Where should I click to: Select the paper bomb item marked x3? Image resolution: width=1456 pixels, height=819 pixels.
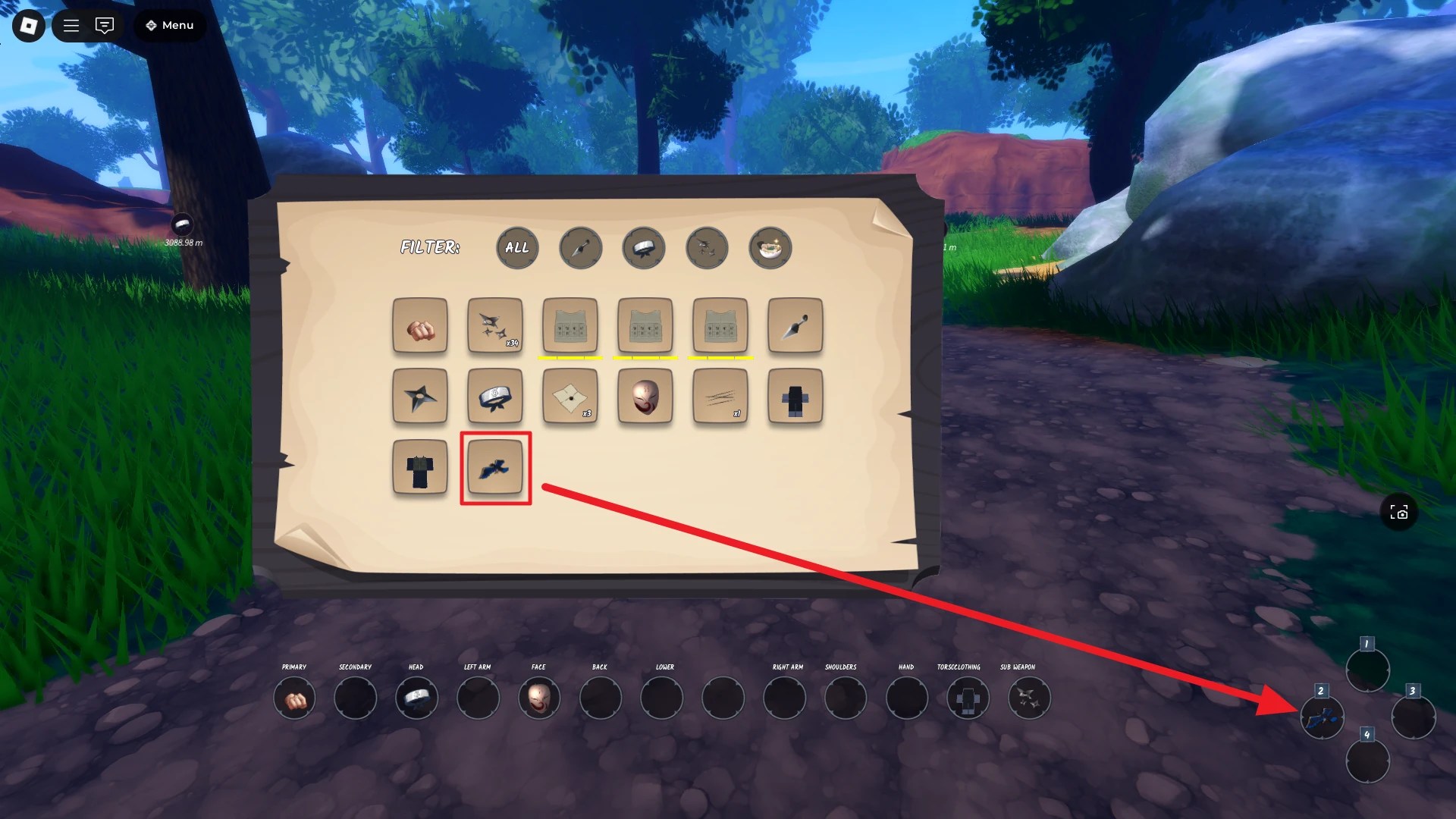(x=570, y=397)
